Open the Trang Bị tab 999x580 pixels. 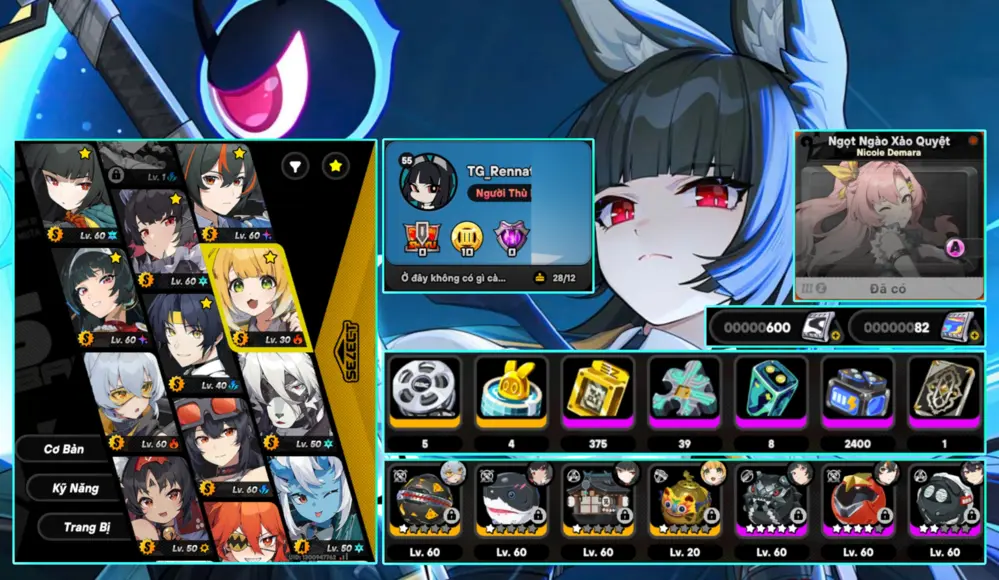pos(87,526)
